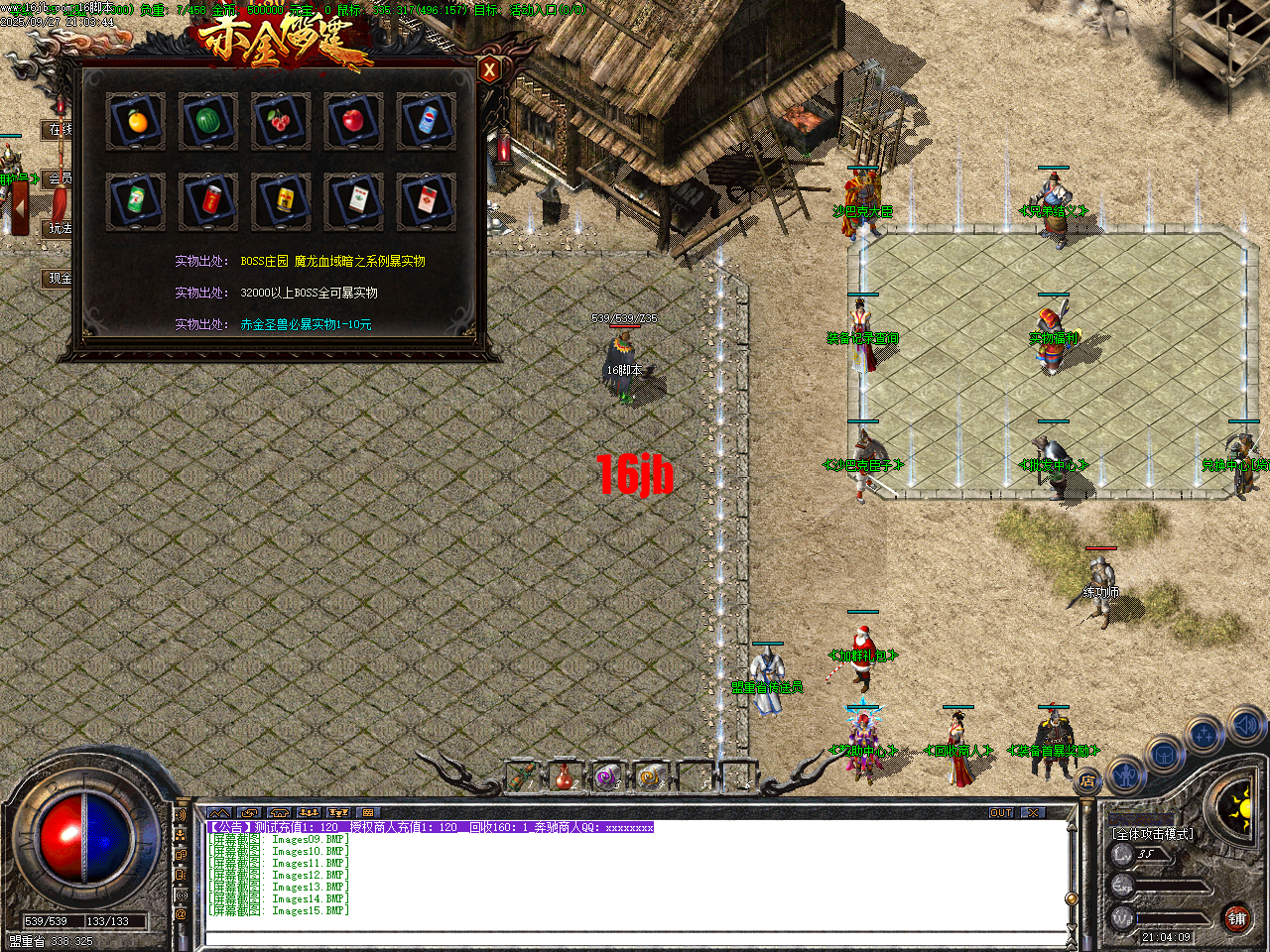
Task: Click the house icon in the chat toolbar
Action: click(278, 813)
